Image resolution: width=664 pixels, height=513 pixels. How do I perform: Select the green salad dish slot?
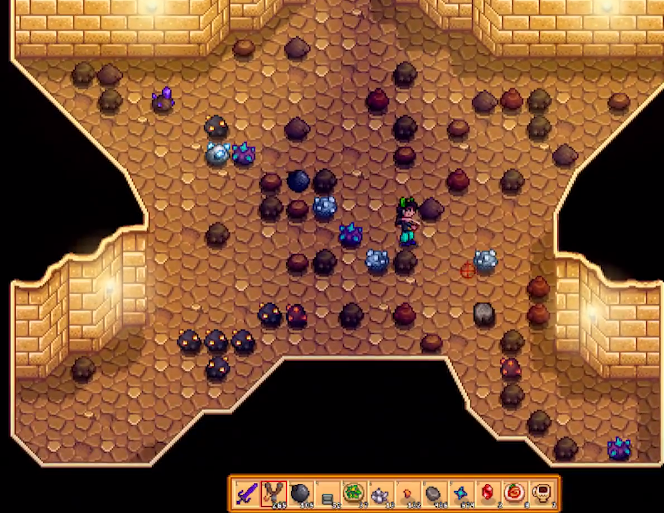coord(353,492)
